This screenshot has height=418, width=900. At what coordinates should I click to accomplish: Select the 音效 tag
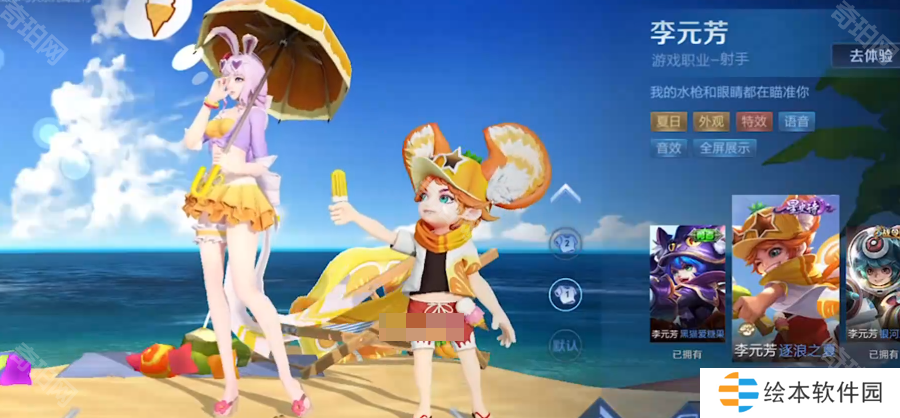tap(668, 148)
